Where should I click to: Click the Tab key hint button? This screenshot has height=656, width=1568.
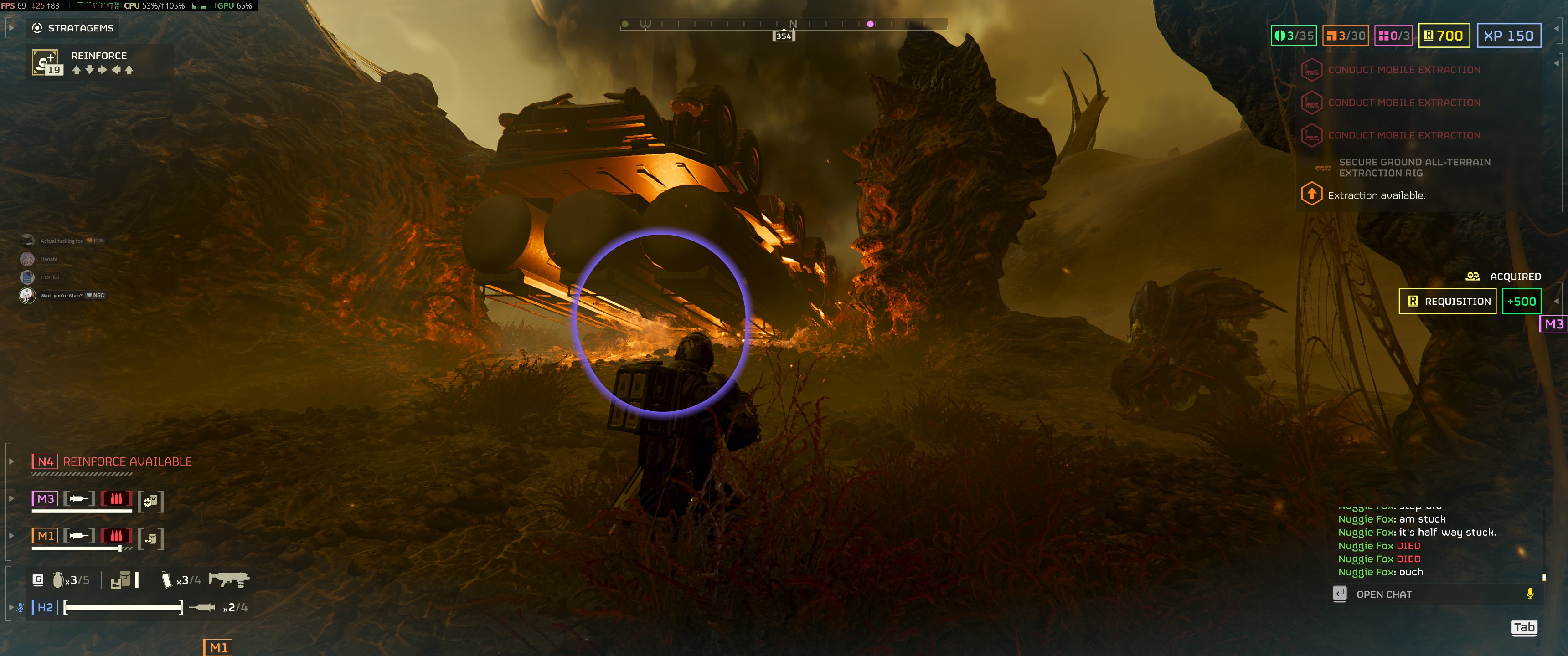(x=1524, y=627)
